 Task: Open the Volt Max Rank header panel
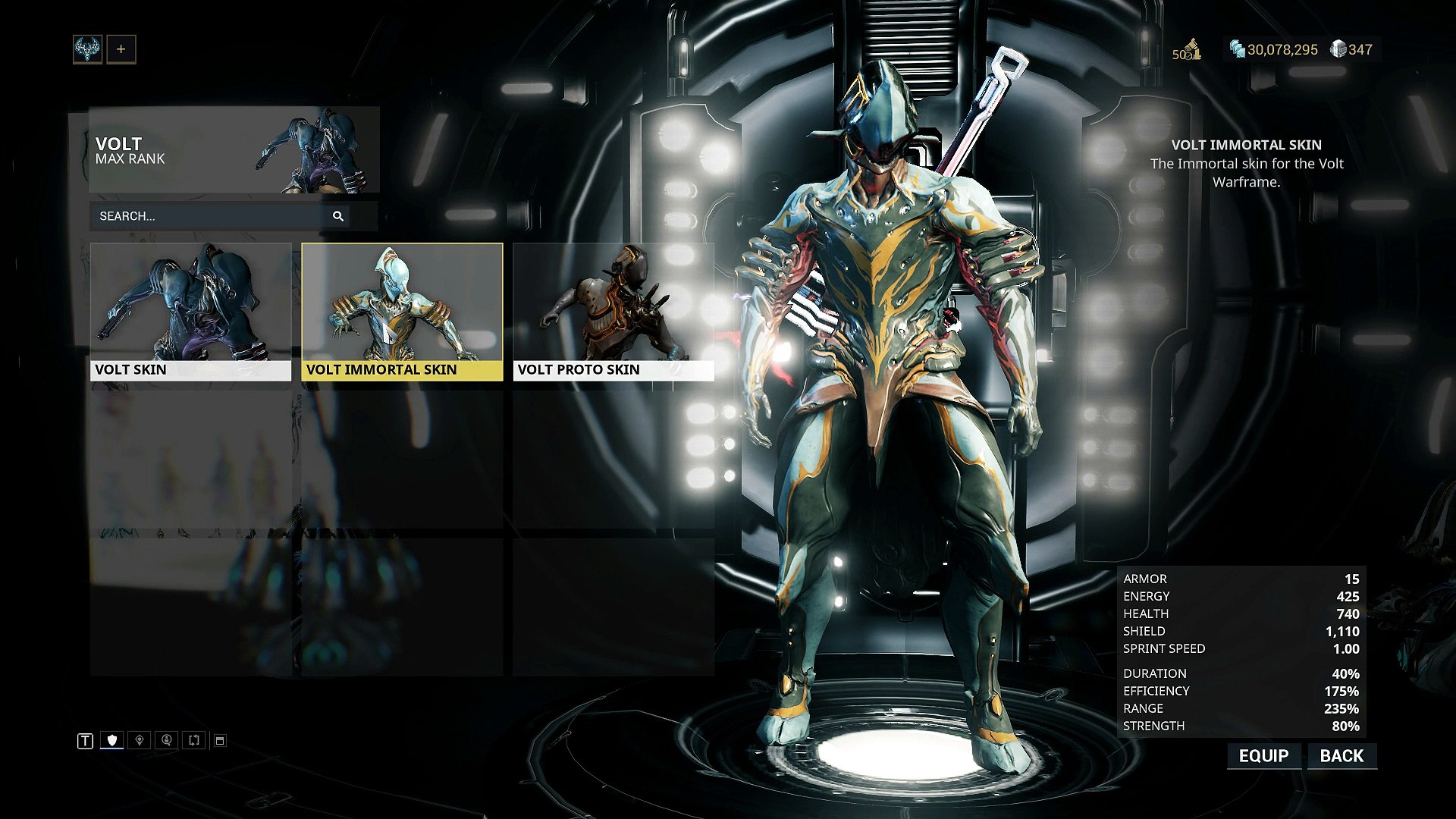[234, 150]
